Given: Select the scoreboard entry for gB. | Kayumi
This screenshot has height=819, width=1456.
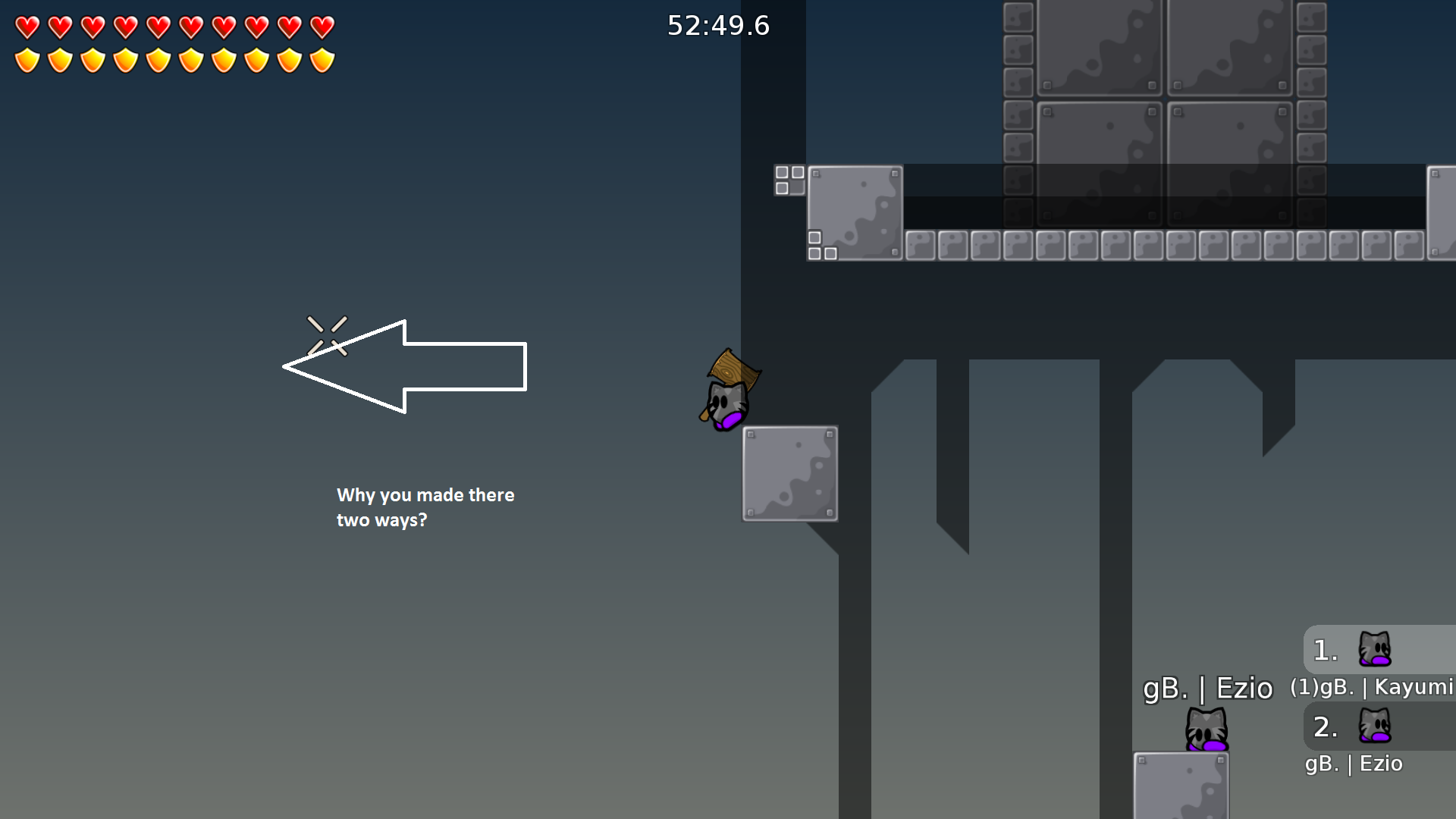Looking at the screenshot, I should (x=1373, y=686).
